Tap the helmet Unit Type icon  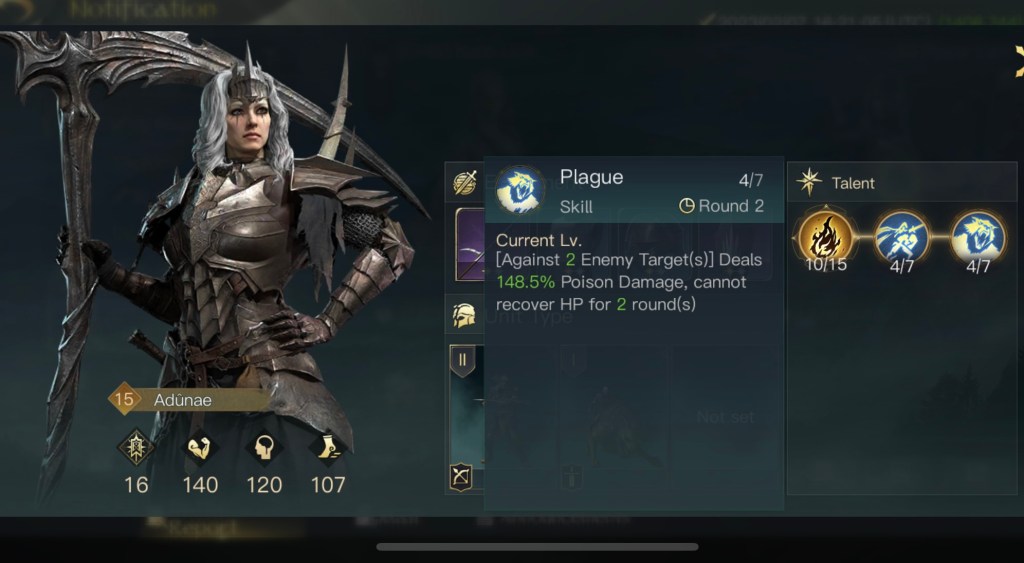[x=464, y=316]
